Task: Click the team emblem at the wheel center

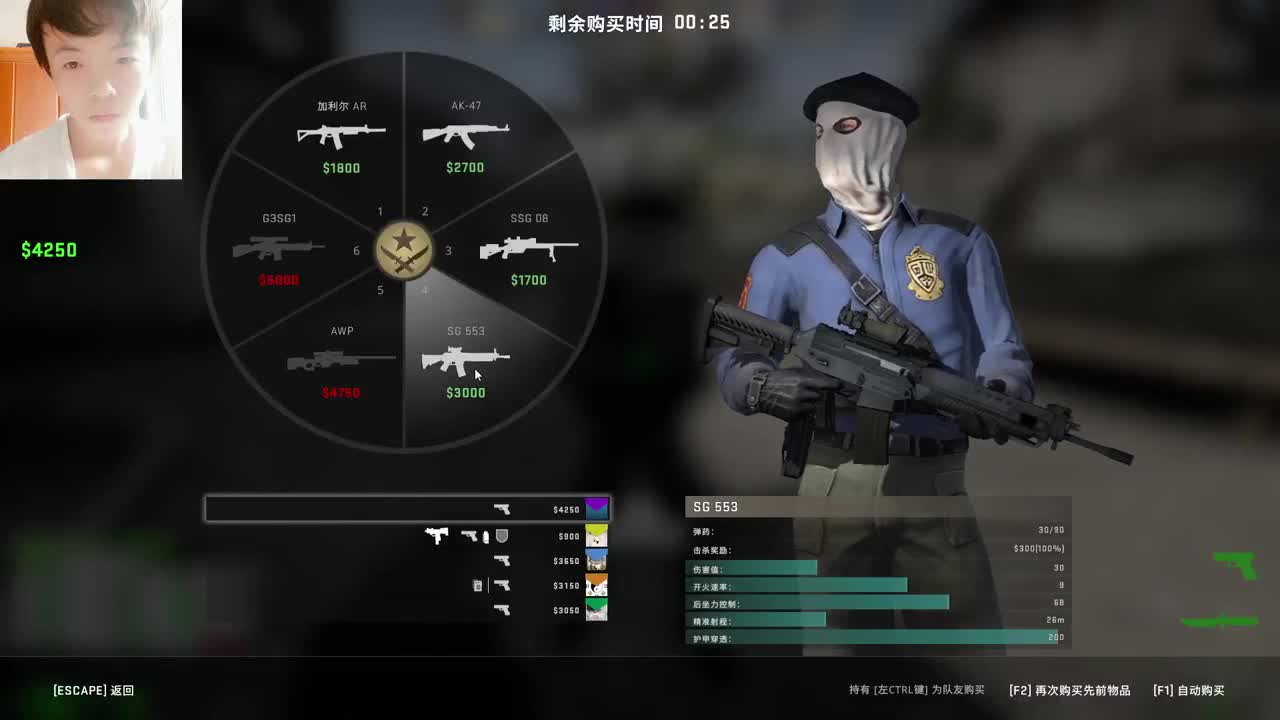Action: (404, 251)
